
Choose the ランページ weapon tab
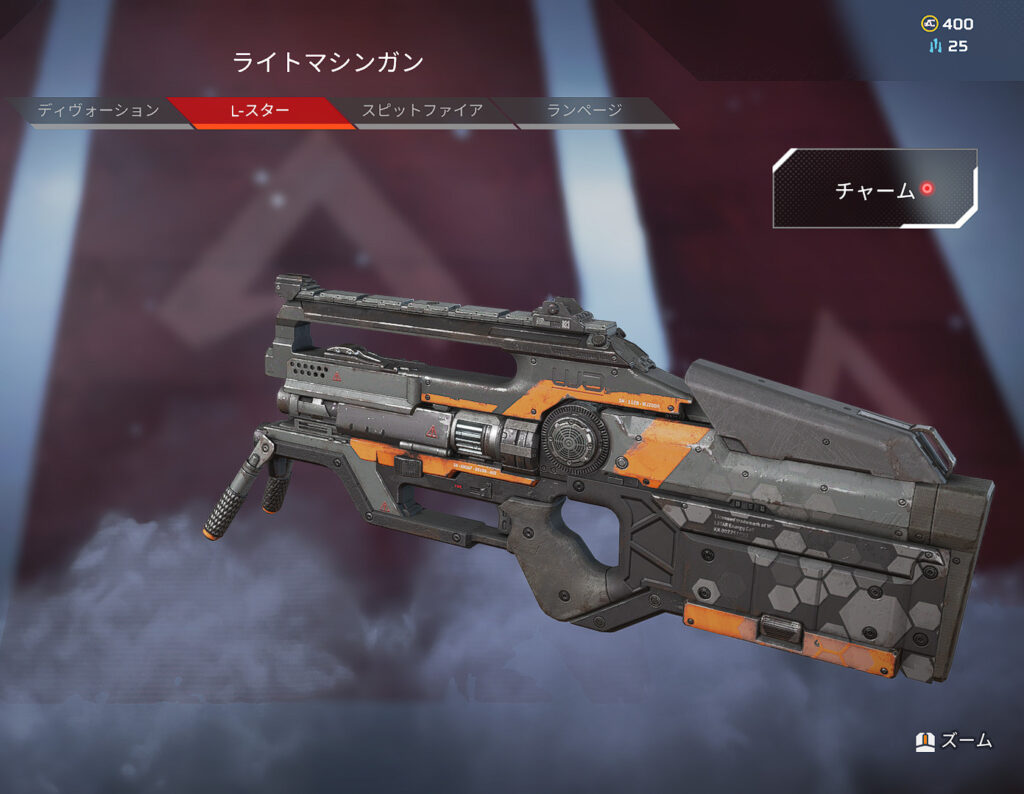(x=585, y=111)
